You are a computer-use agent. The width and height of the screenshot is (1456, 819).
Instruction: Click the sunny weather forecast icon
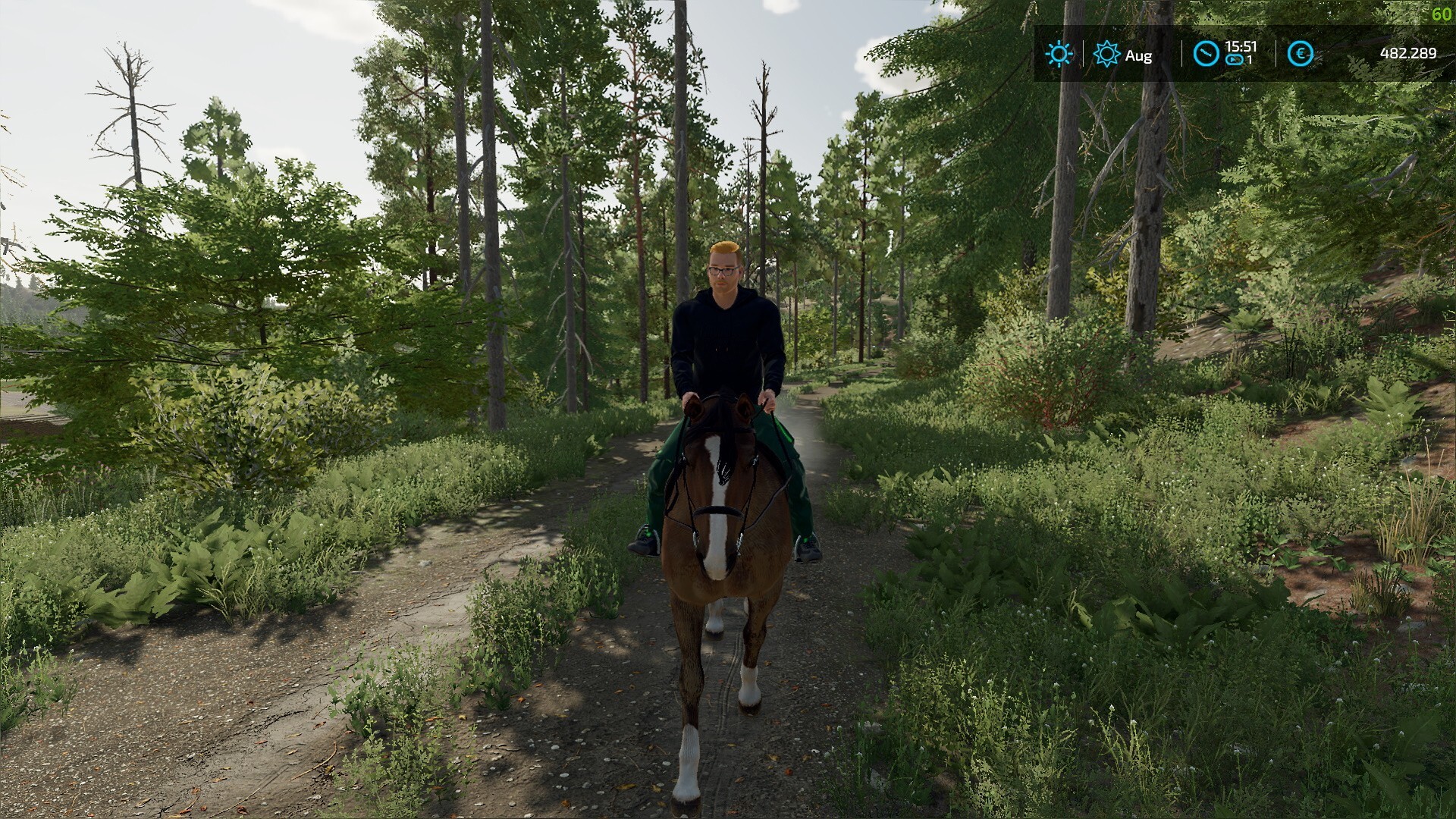(x=1059, y=54)
